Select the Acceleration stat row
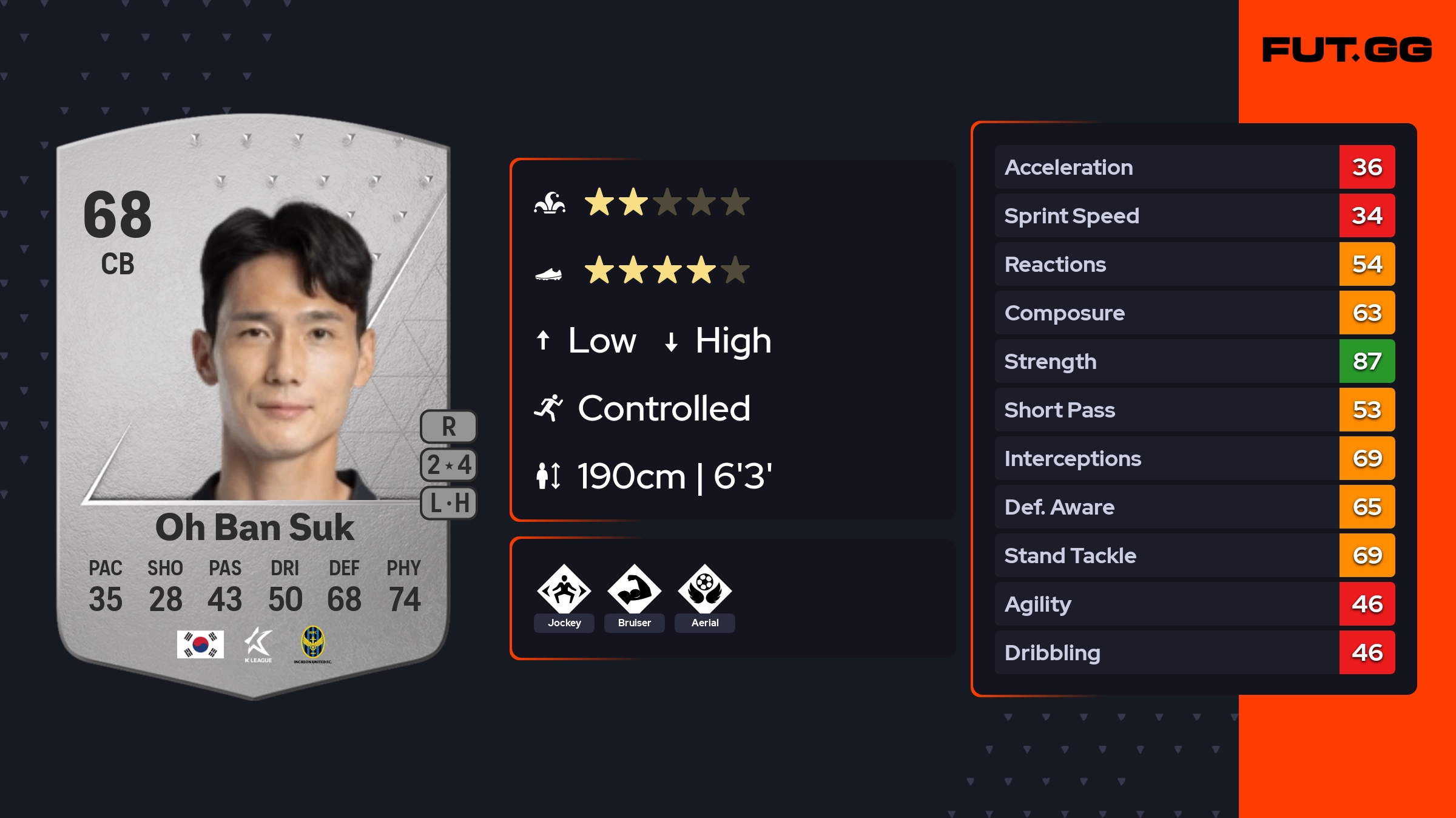Screen dimensions: 1456x818 (x=1194, y=167)
